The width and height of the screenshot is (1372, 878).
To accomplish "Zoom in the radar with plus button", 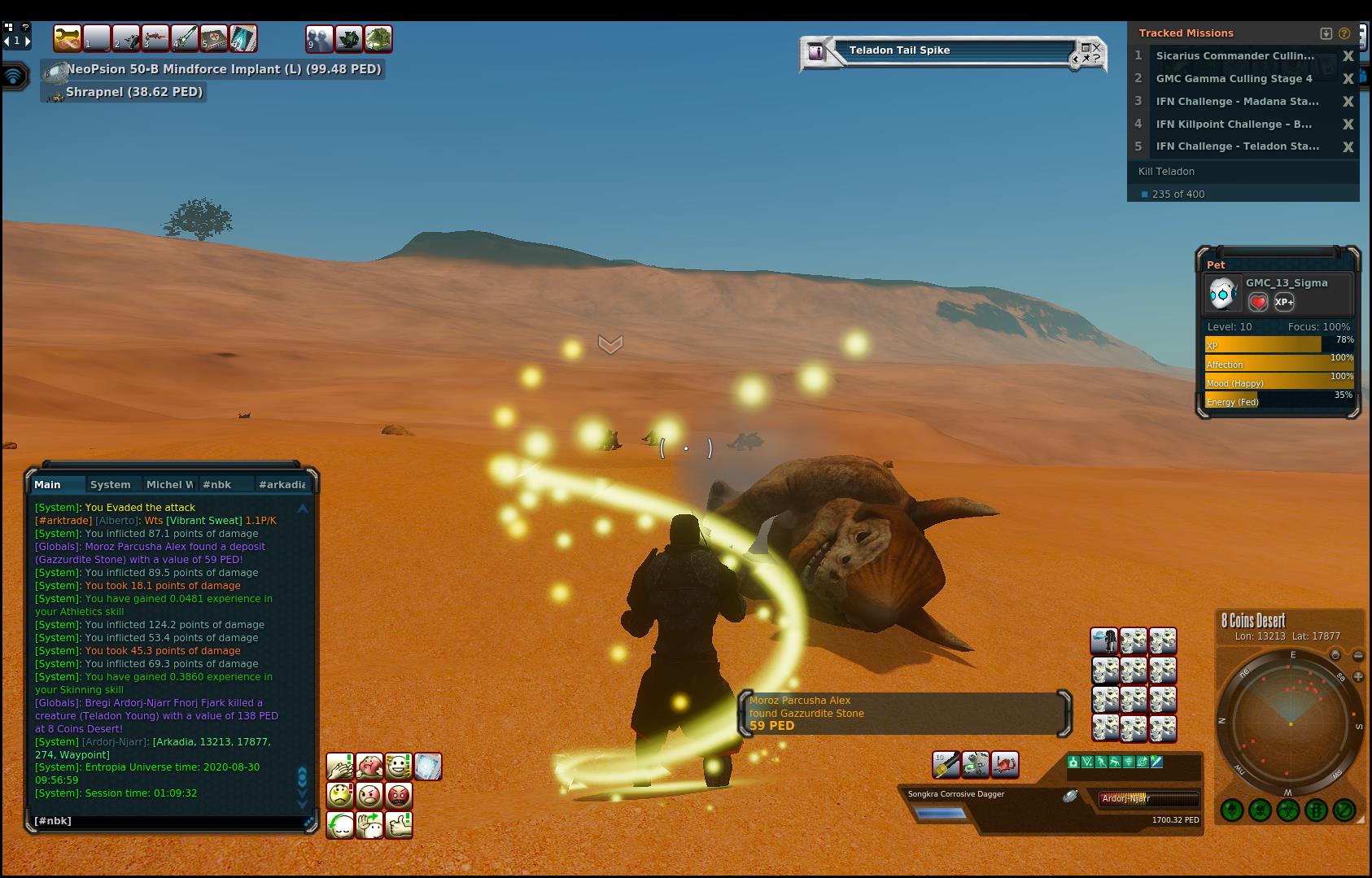I will [x=1358, y=676].
